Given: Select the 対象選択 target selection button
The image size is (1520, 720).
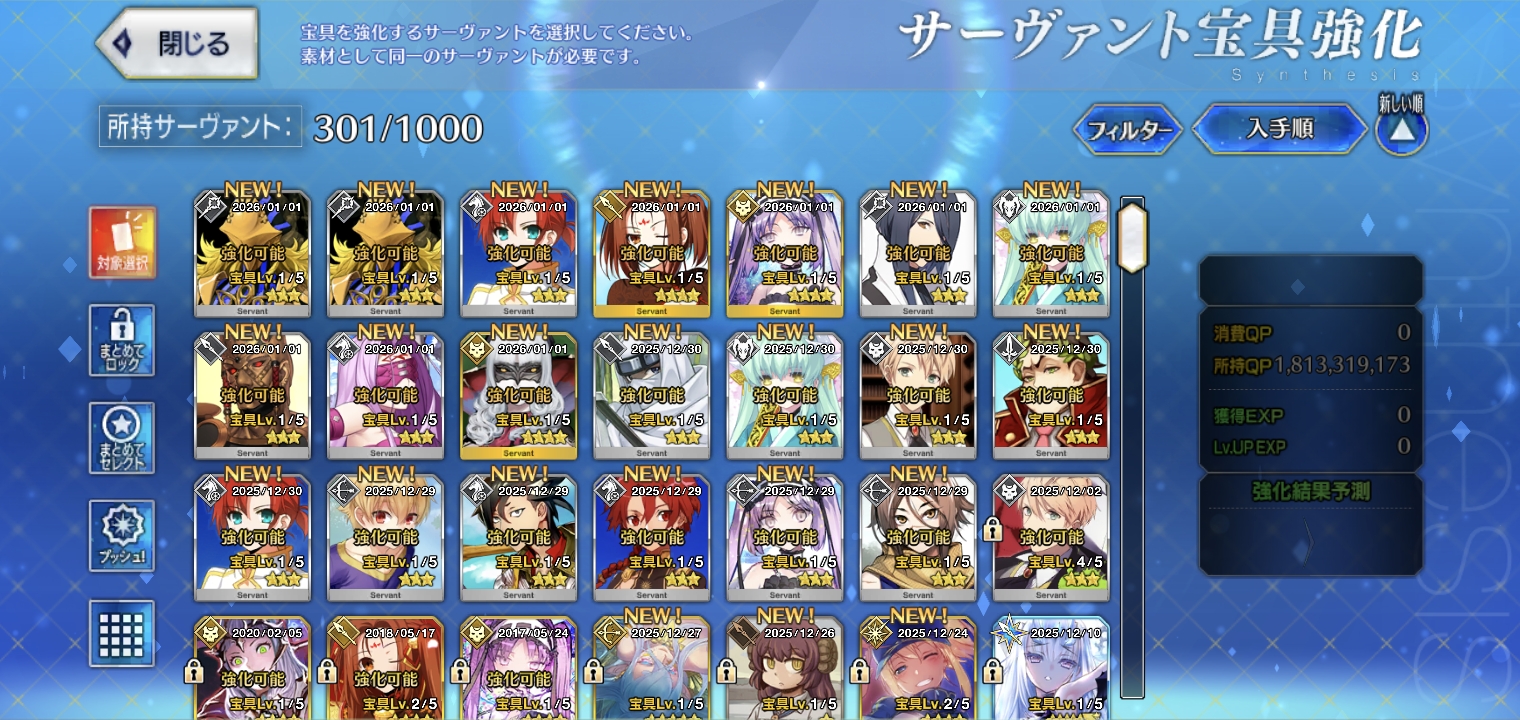Looking at the screenshot, I should coord(122,244).
